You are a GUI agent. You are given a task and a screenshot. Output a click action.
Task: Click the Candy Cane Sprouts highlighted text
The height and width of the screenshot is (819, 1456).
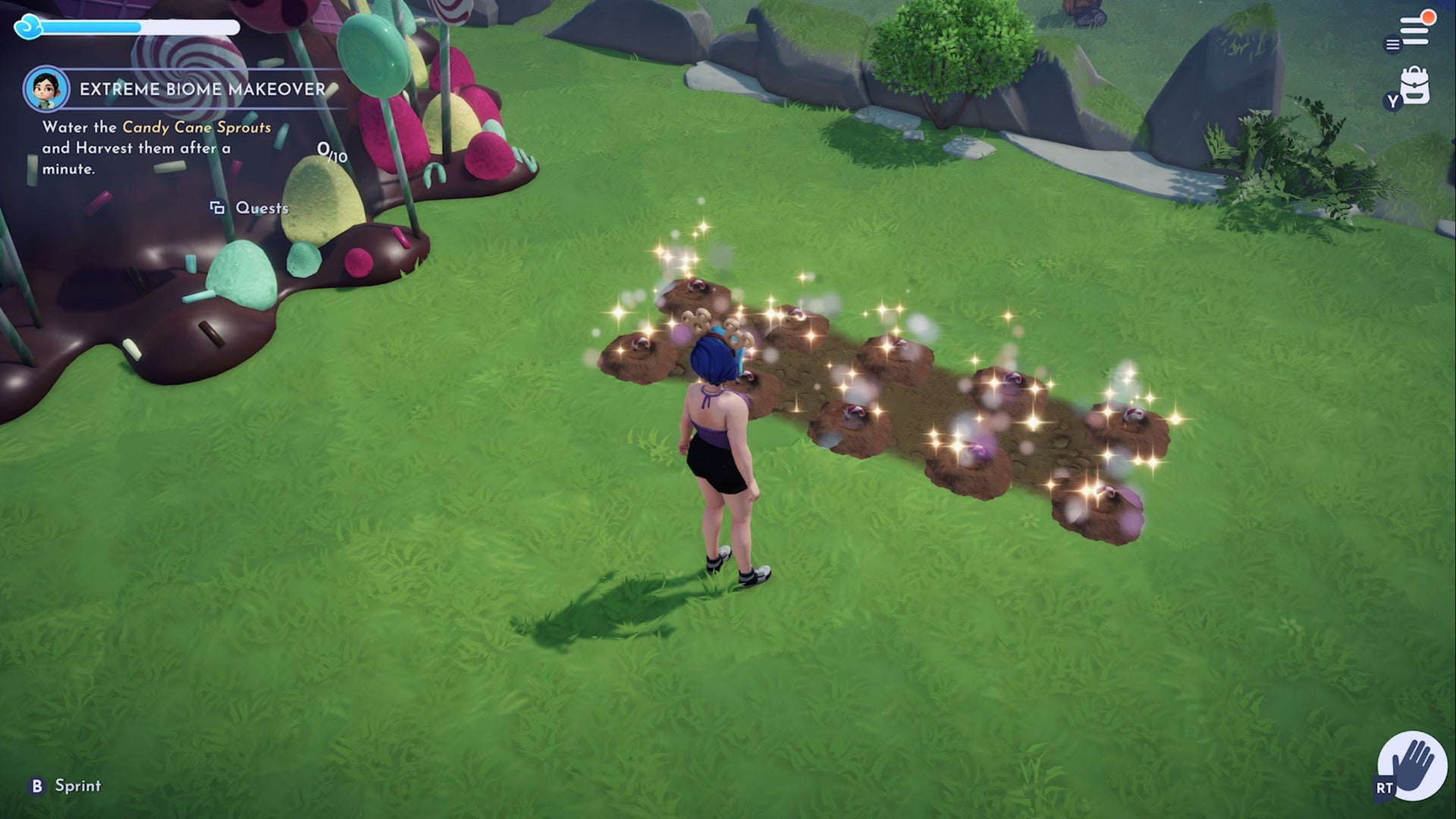(196, 129)
